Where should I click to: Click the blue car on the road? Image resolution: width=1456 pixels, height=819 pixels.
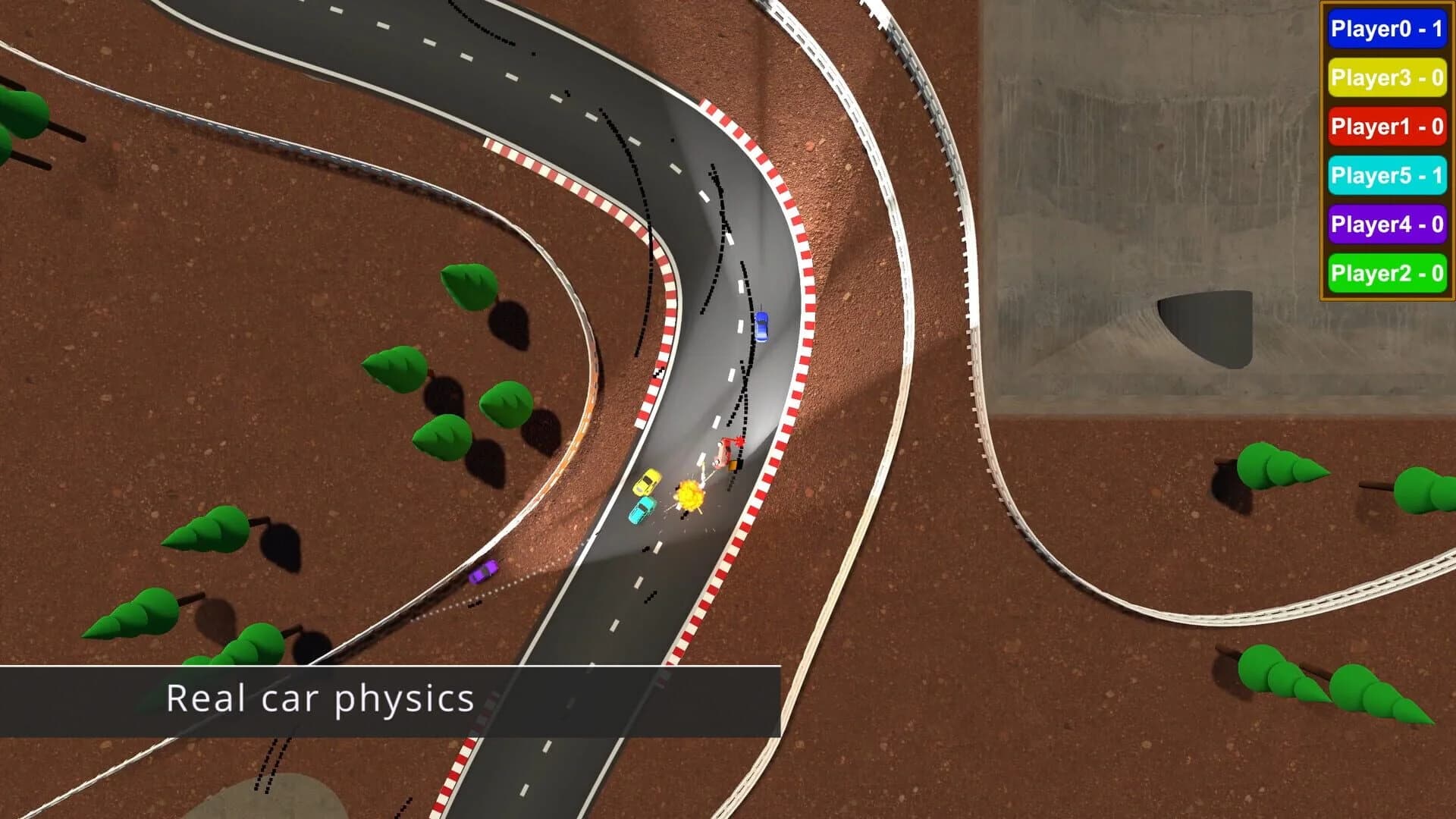[762, 328]
